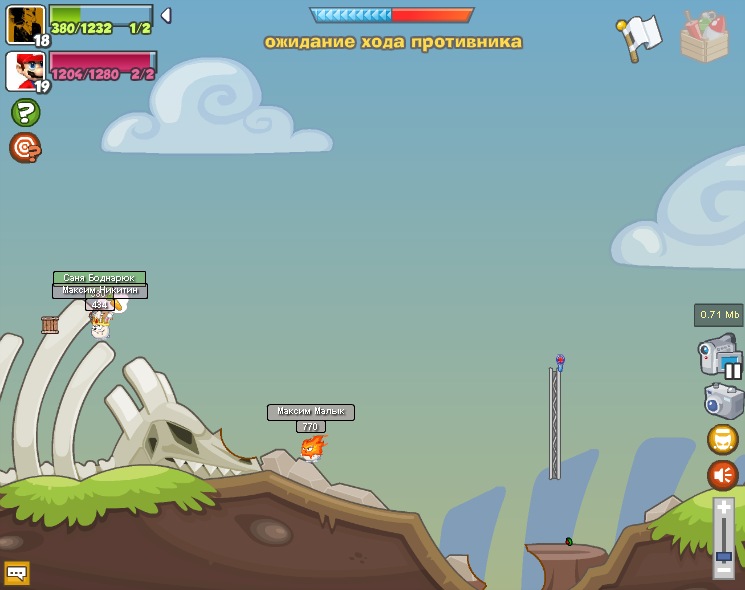Pause the video camera recording

(733, 371)
